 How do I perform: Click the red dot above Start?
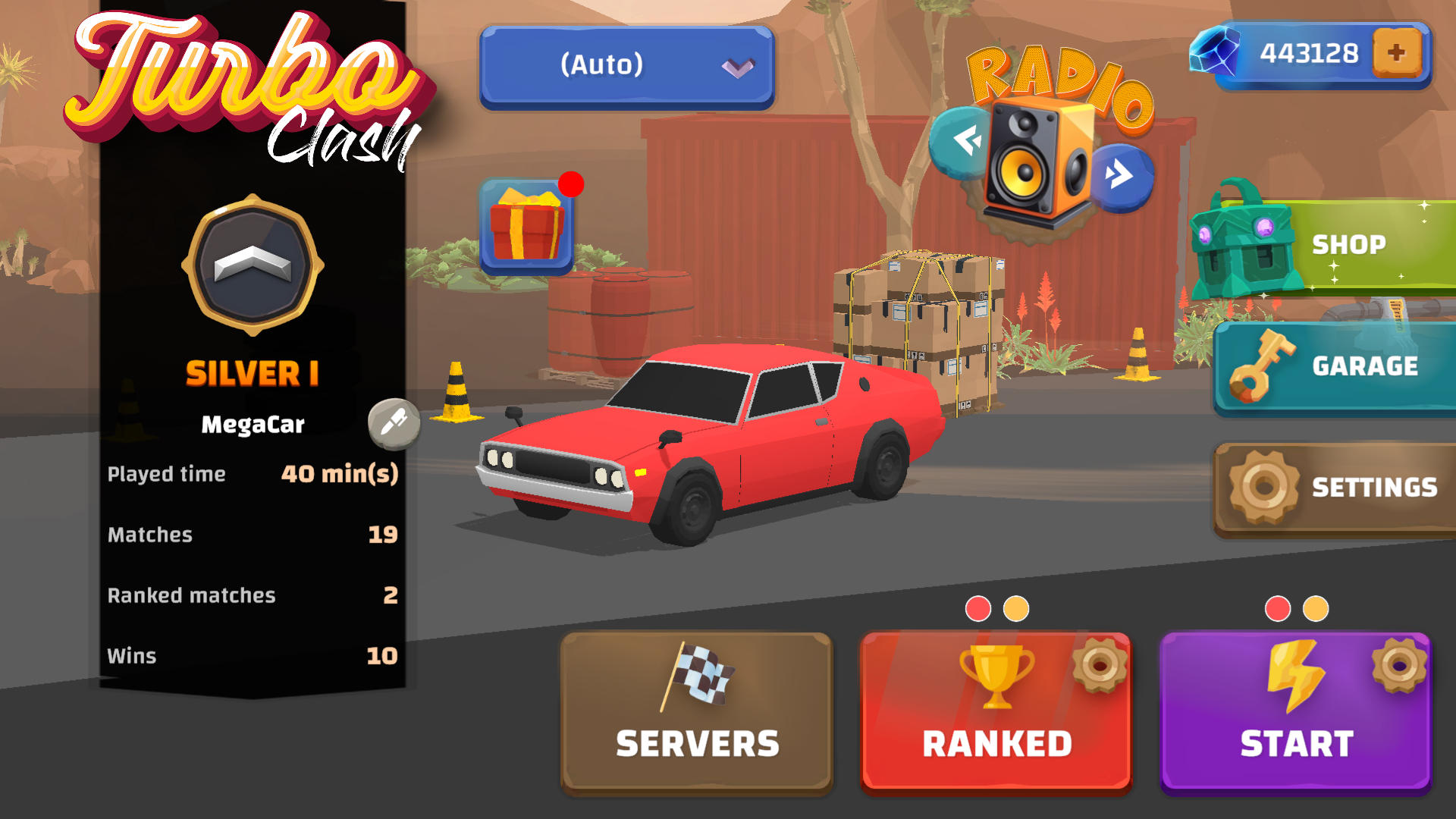(1277, 607)
